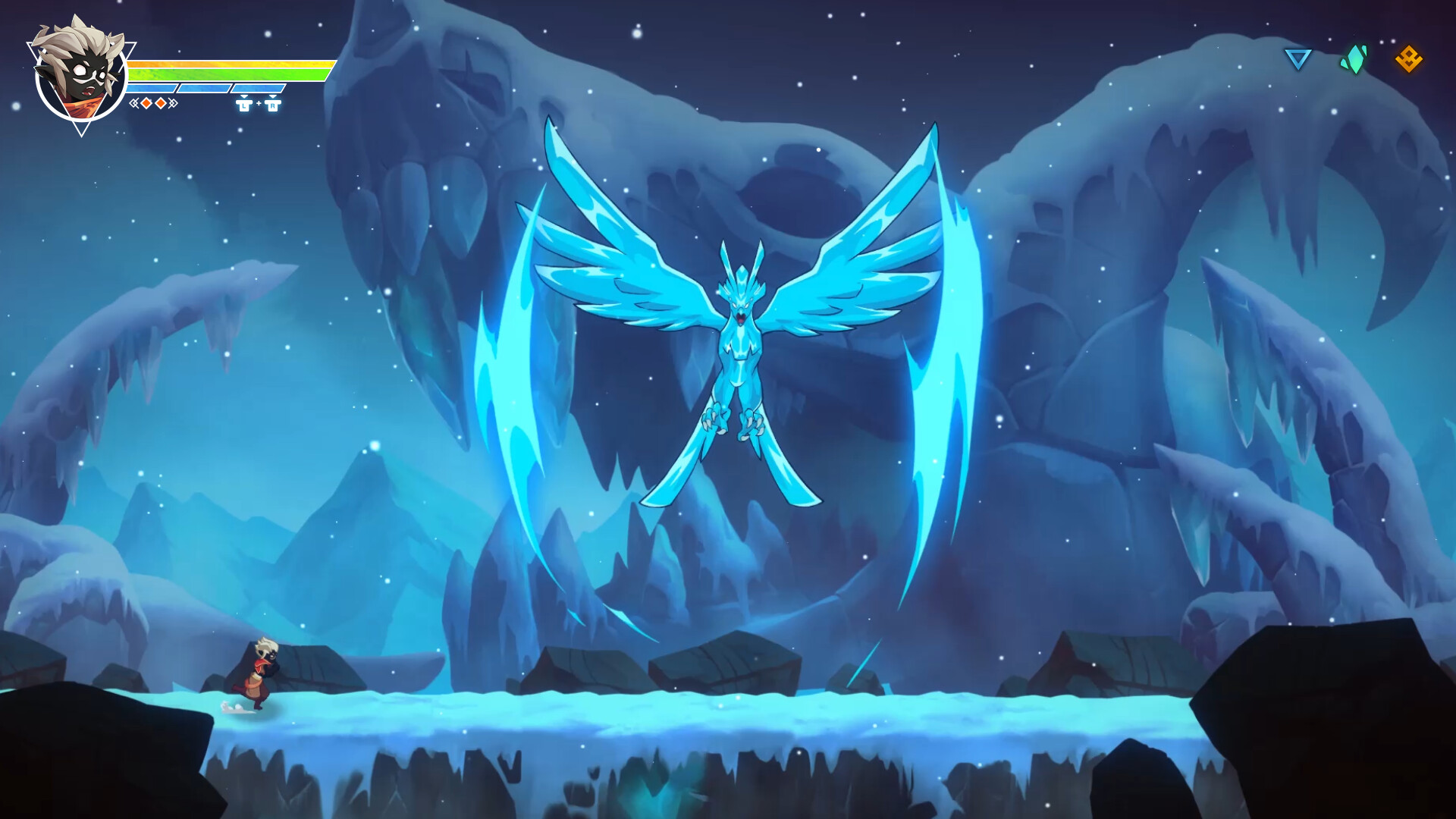Click the glowing green crystal currency icon
This screenshot has height=819, width=1456.
pyautogui.click(x=1354, y=61)
